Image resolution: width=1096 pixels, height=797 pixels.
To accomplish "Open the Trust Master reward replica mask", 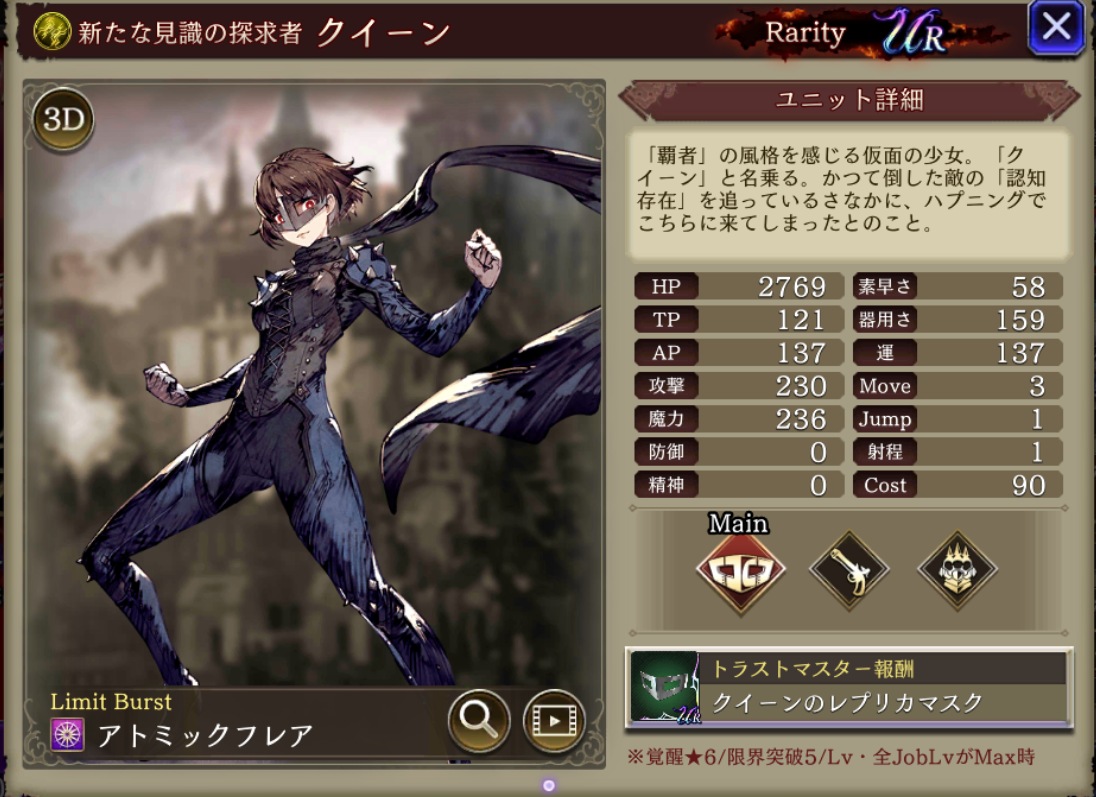I will (x=848, y=687).
